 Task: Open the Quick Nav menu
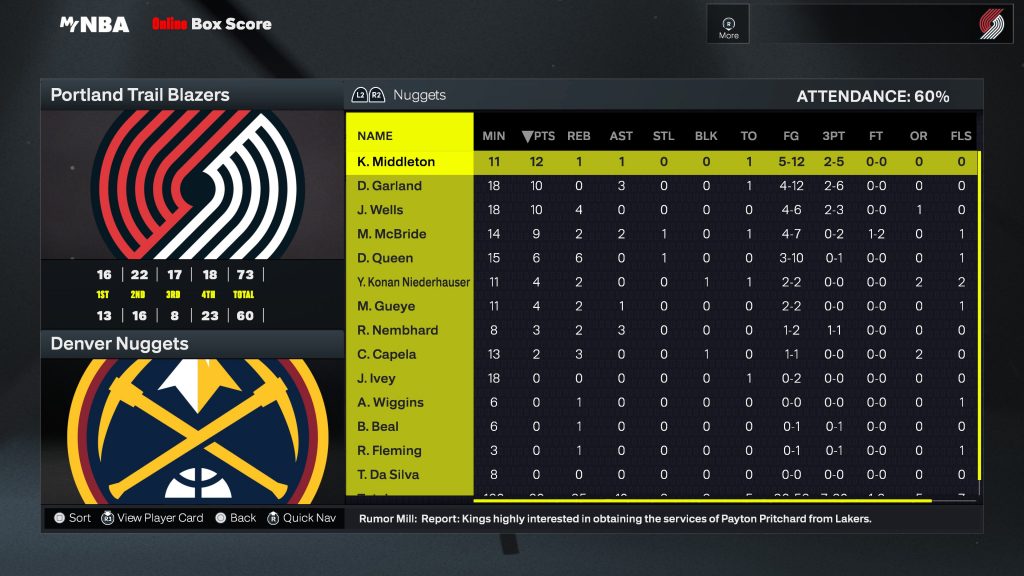click(301, 518)
